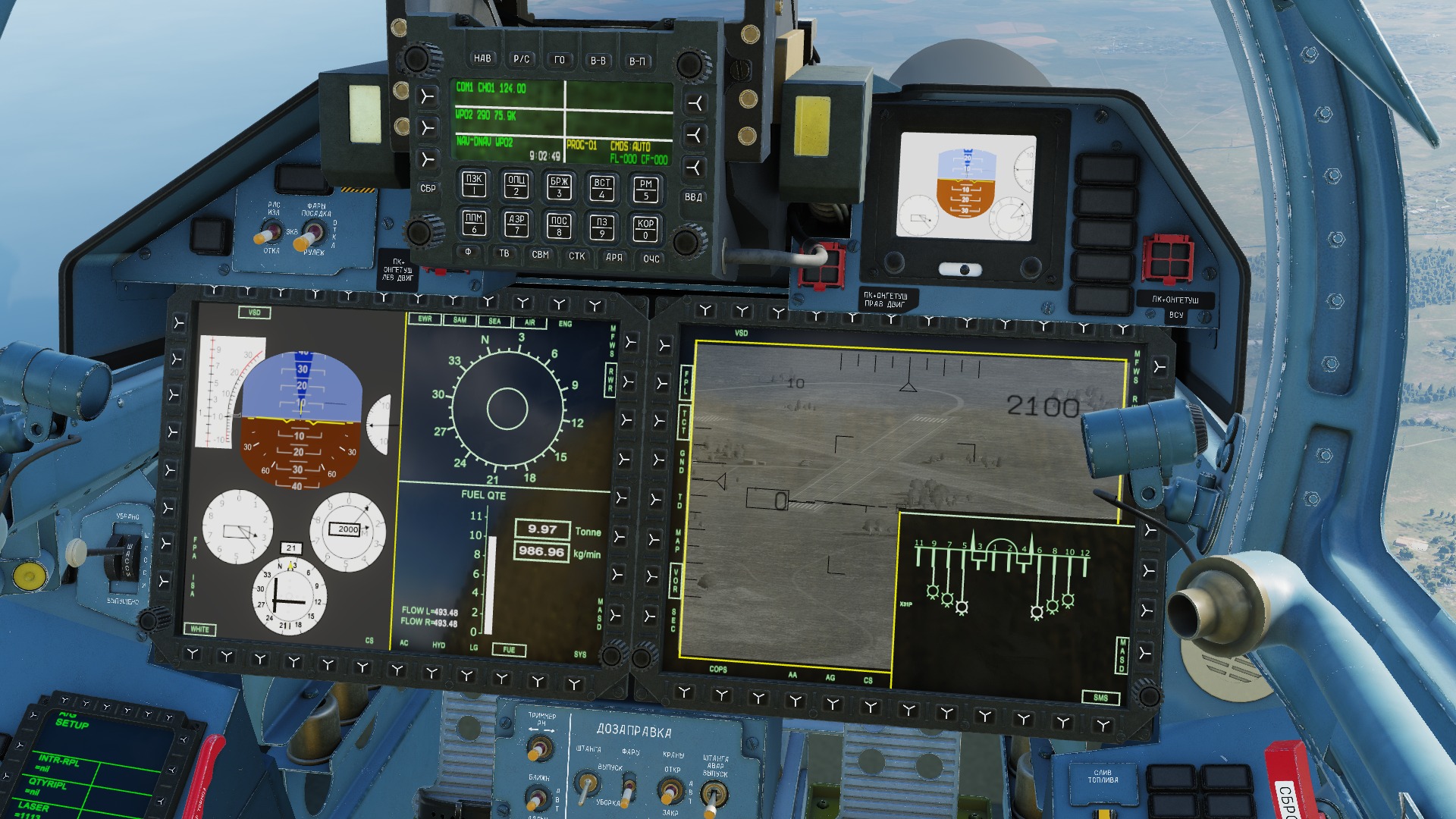Select the РМ 5 keypad key
1456x819 pixels.
[x=645, y=189]
